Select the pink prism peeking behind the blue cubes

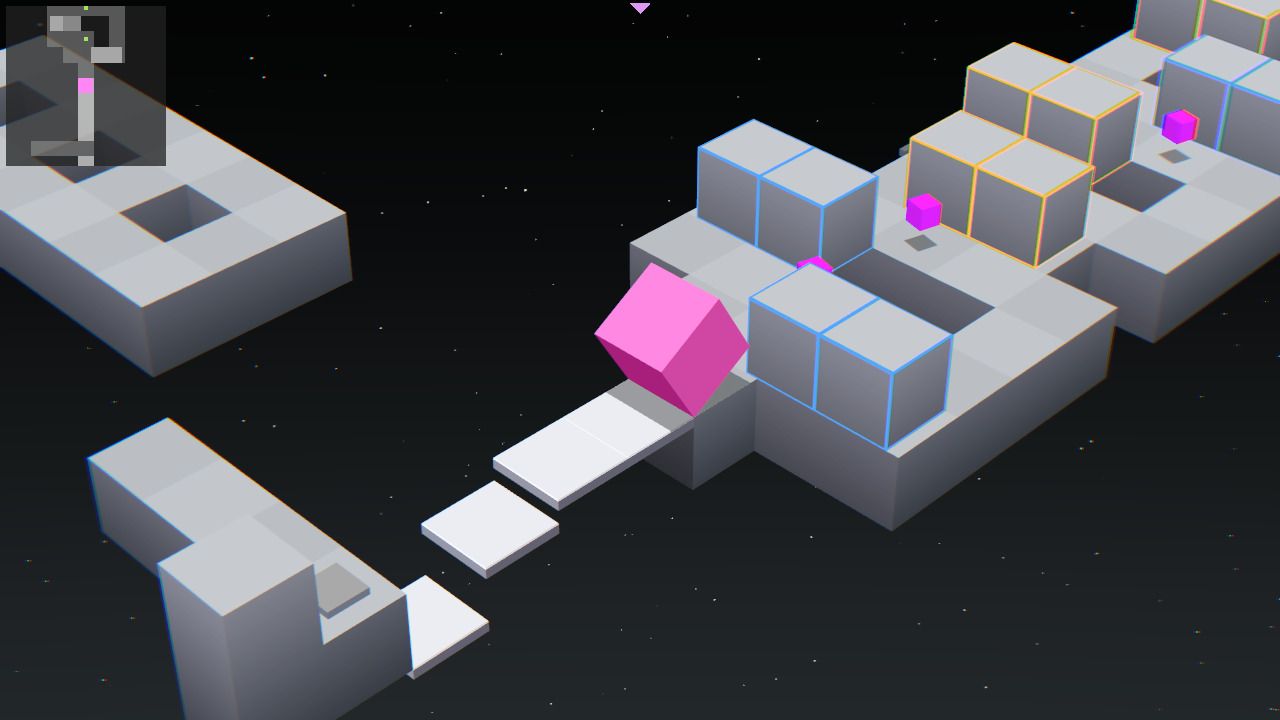pyautogui.click(x=815, y=262)
